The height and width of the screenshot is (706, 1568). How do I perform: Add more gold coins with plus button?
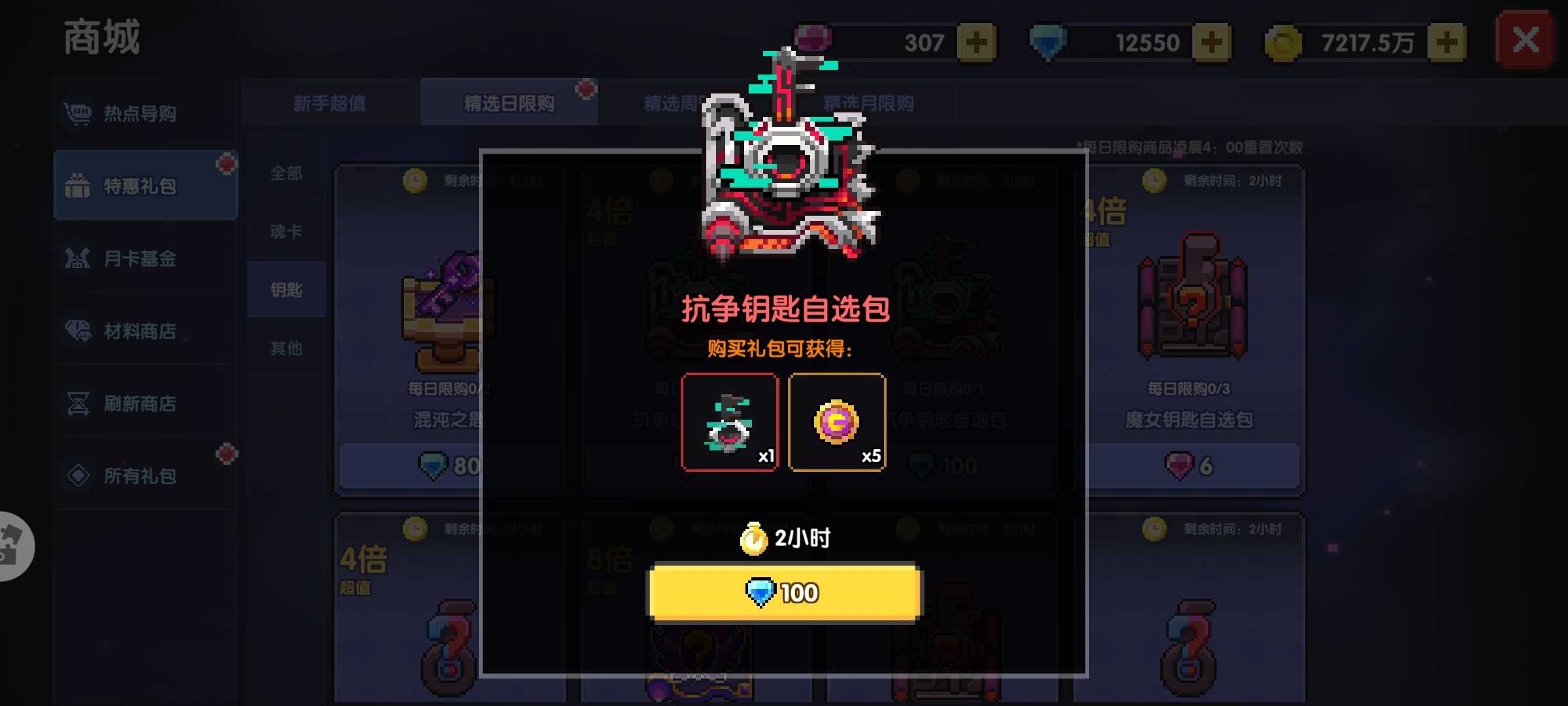tap(1446, 43)
